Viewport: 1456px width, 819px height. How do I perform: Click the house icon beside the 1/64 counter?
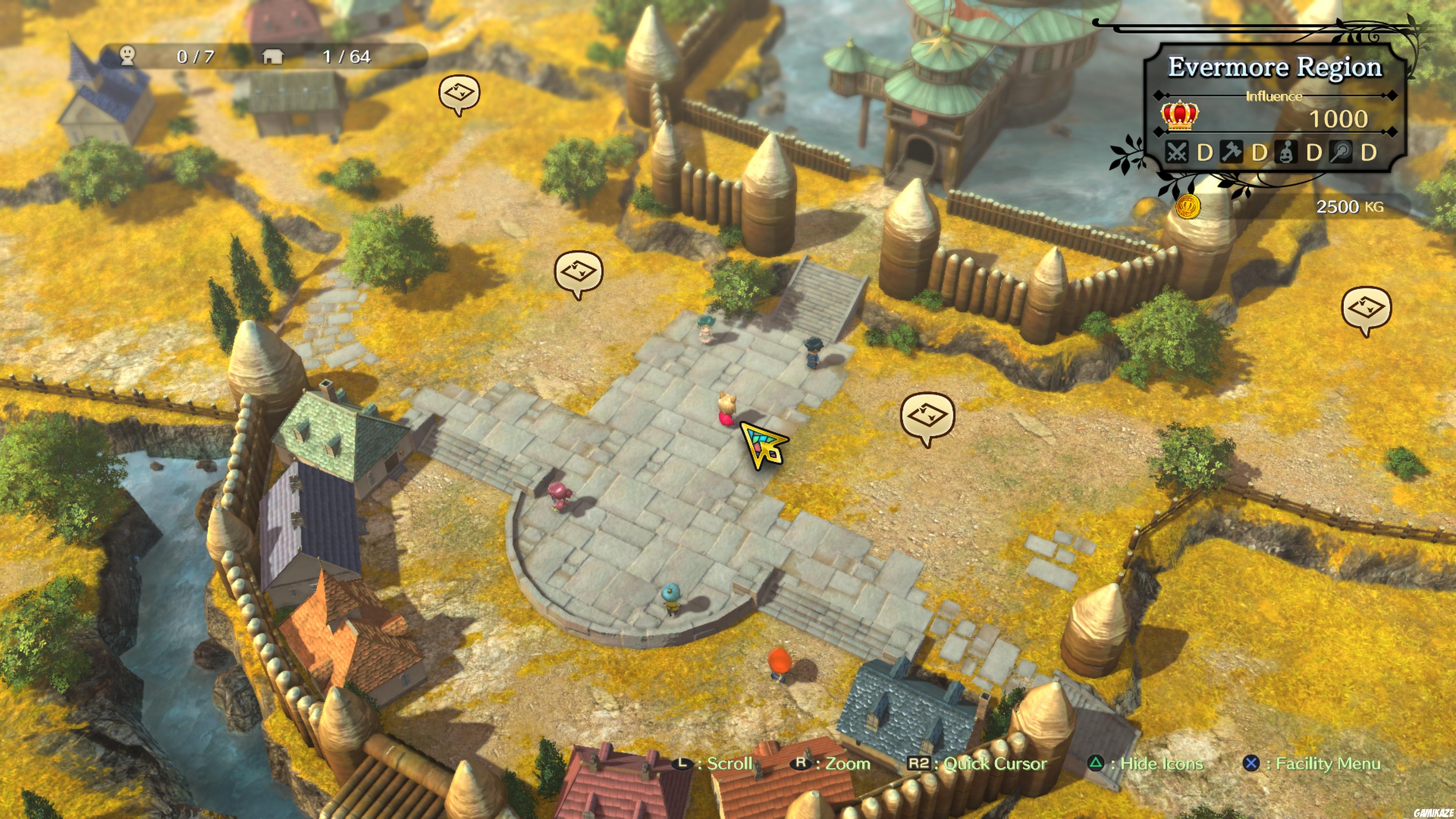tap(273, 56)
